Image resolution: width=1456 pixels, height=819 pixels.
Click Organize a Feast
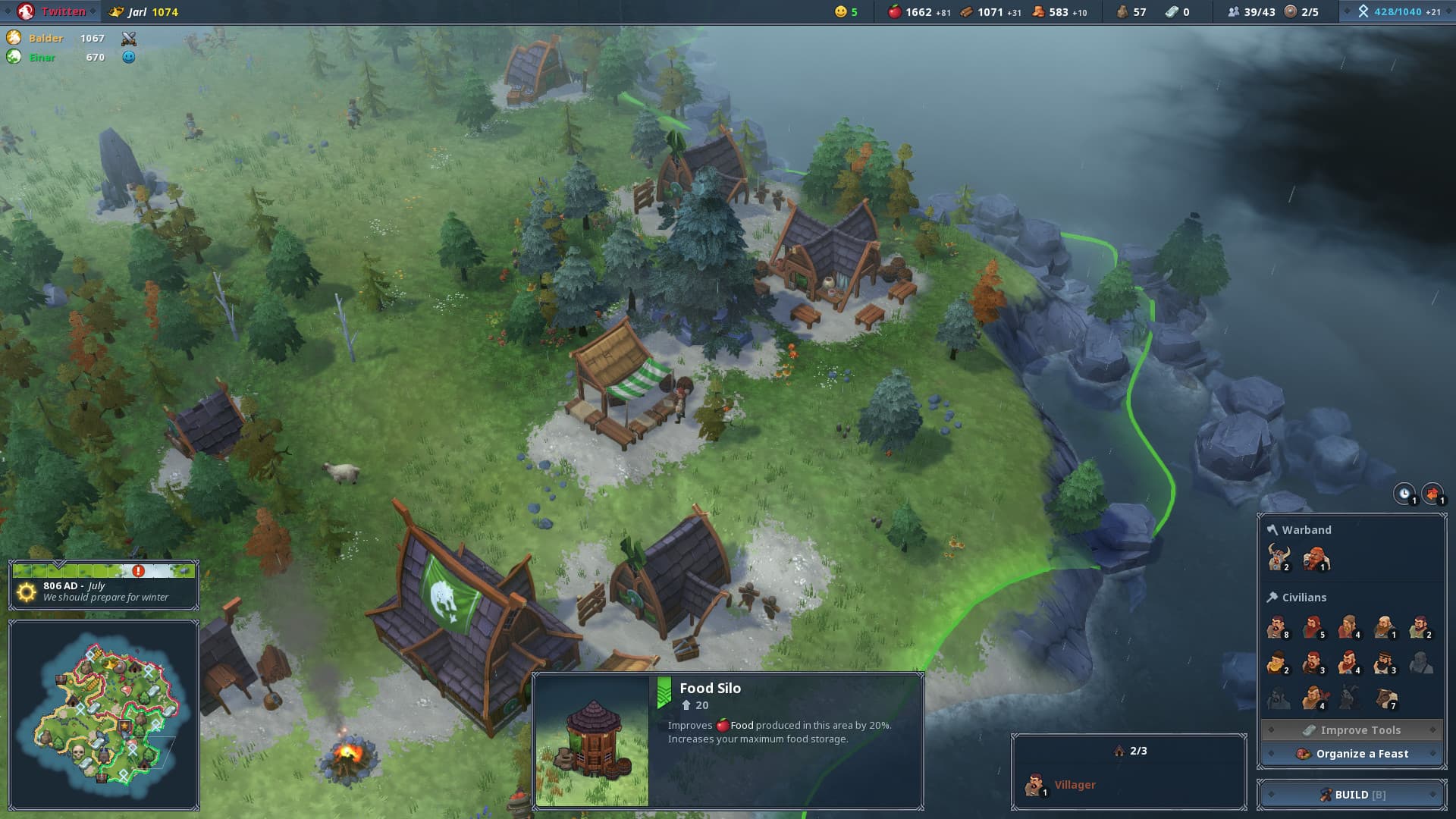tap(1352, 754)
